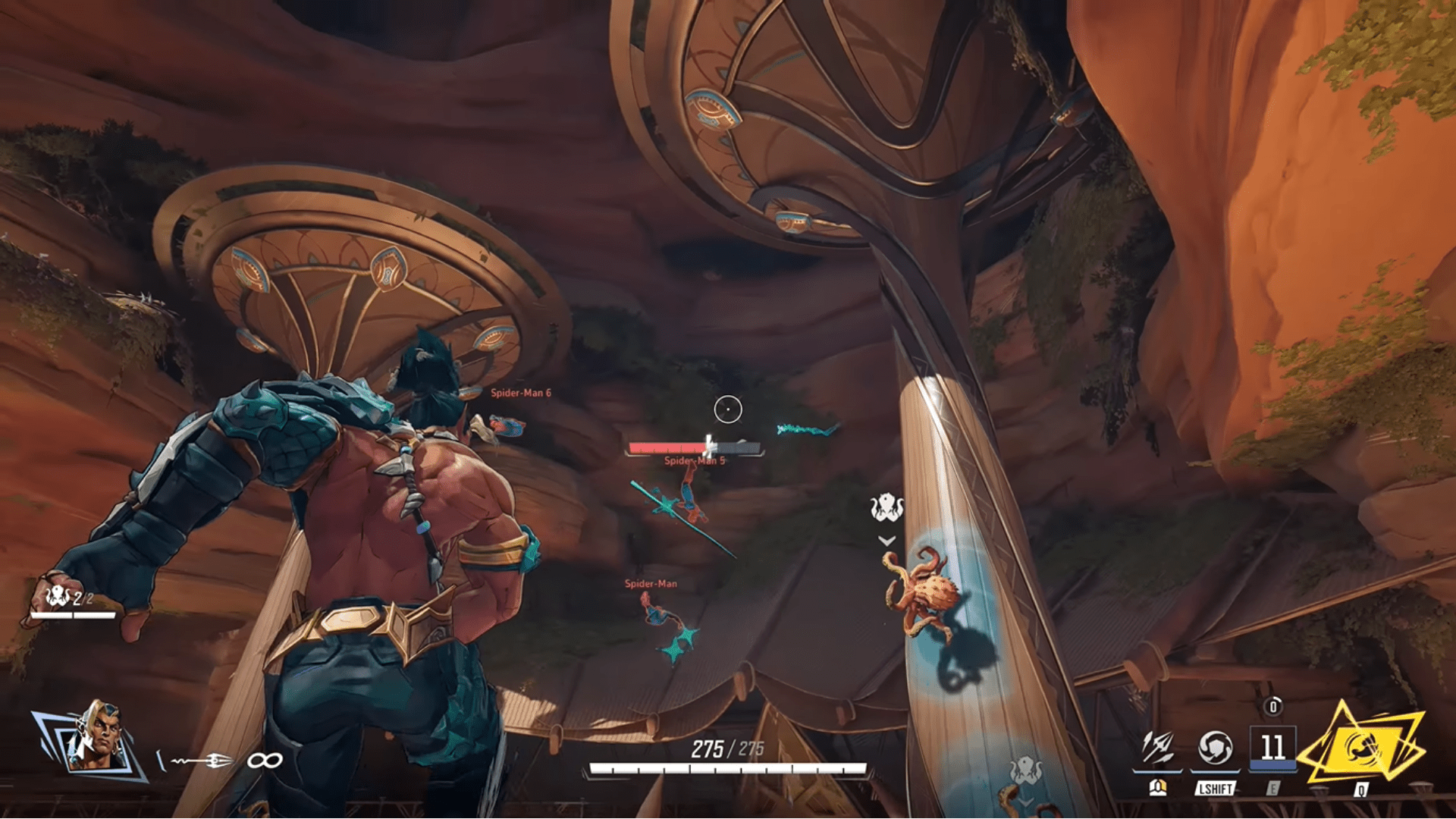Click the ultimate charge circle showing 0

[1274, 707]
